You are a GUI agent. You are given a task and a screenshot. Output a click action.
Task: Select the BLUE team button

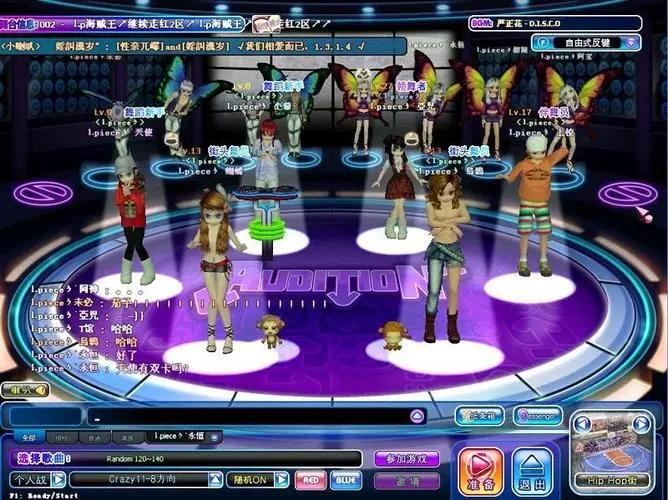click(x=345, y=480)
